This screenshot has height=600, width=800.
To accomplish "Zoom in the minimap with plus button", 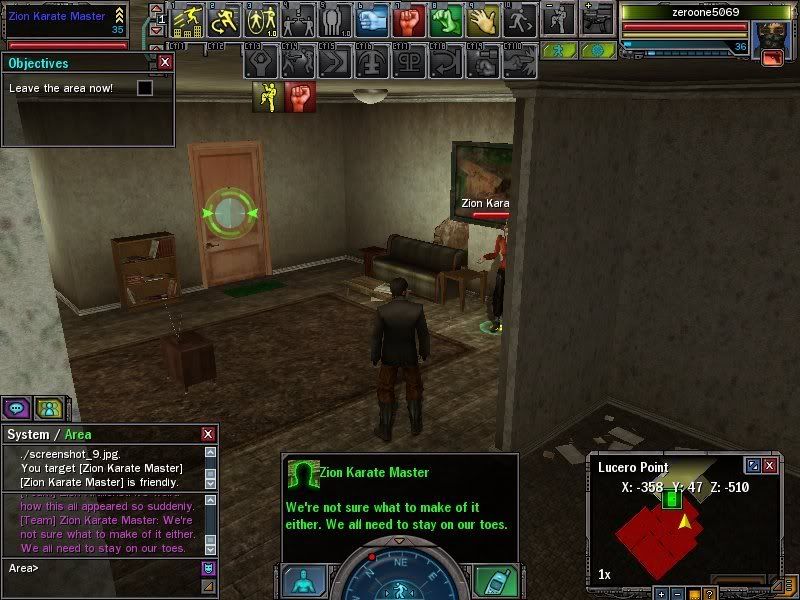I will point(661,594).
